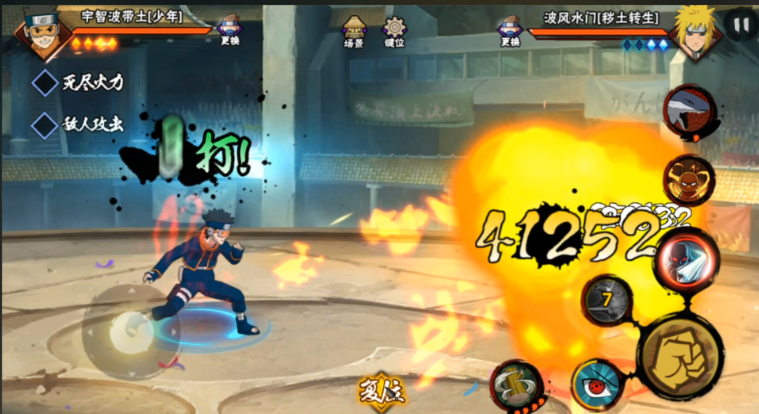Open the 键位 key layout settings
Image resolution: width=759 pixels, height=414 pixels.
(x=394, y=30)
